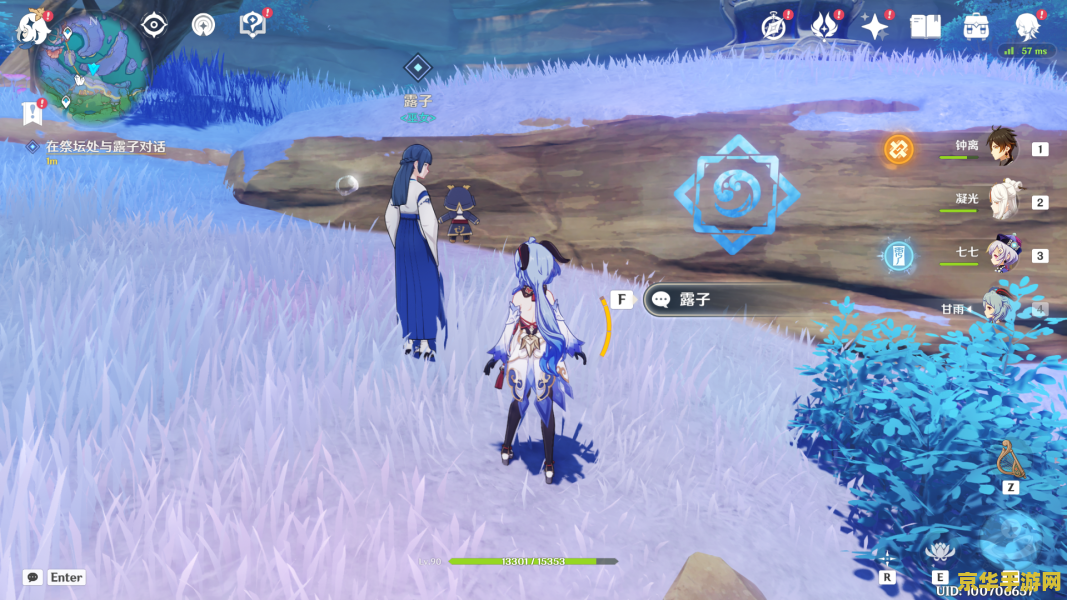
Task: Select the tracked quest 在祭坛处与露子对话
Action: pos(105,147)
